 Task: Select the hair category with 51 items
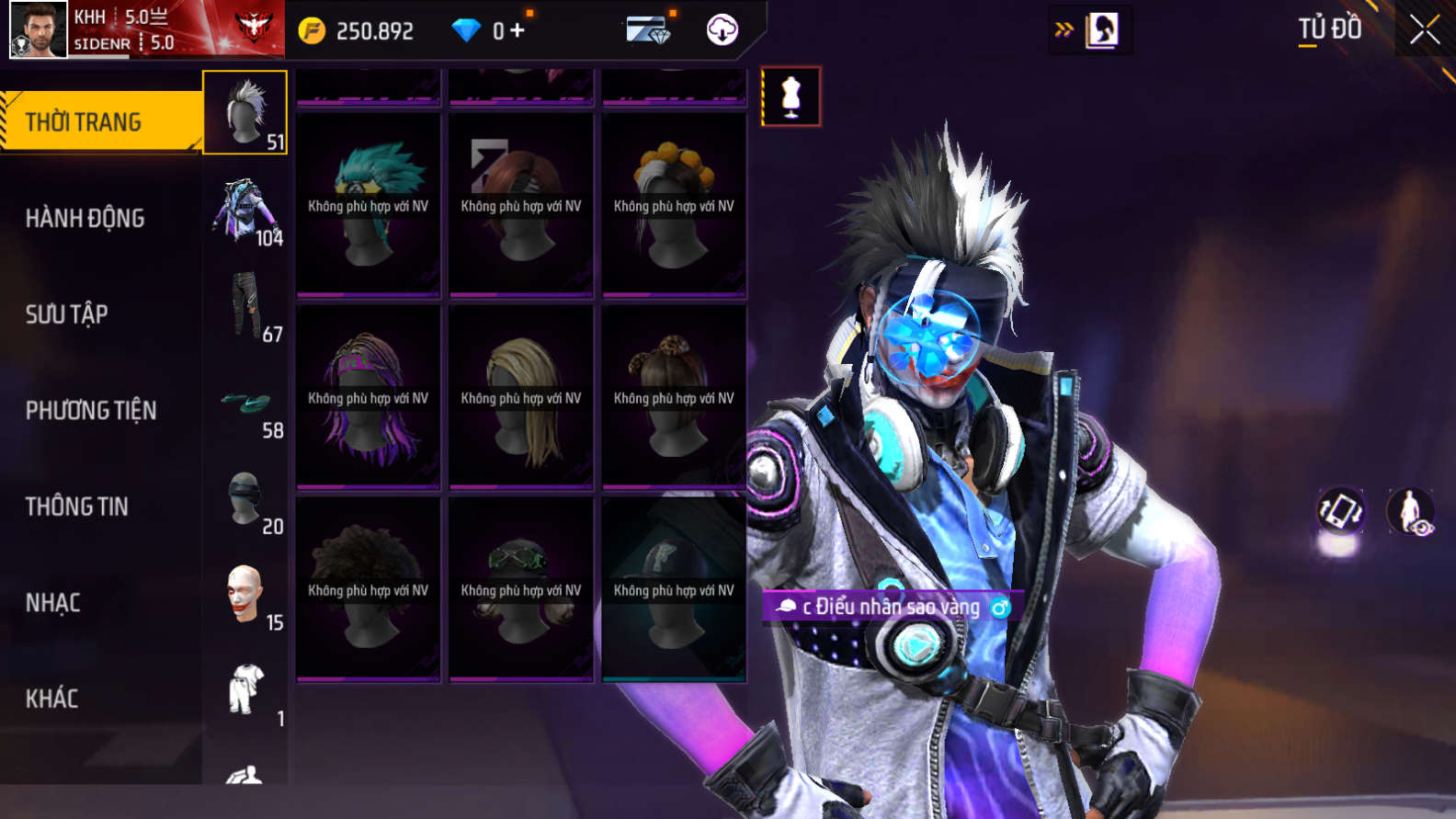(x=245, y=113)
